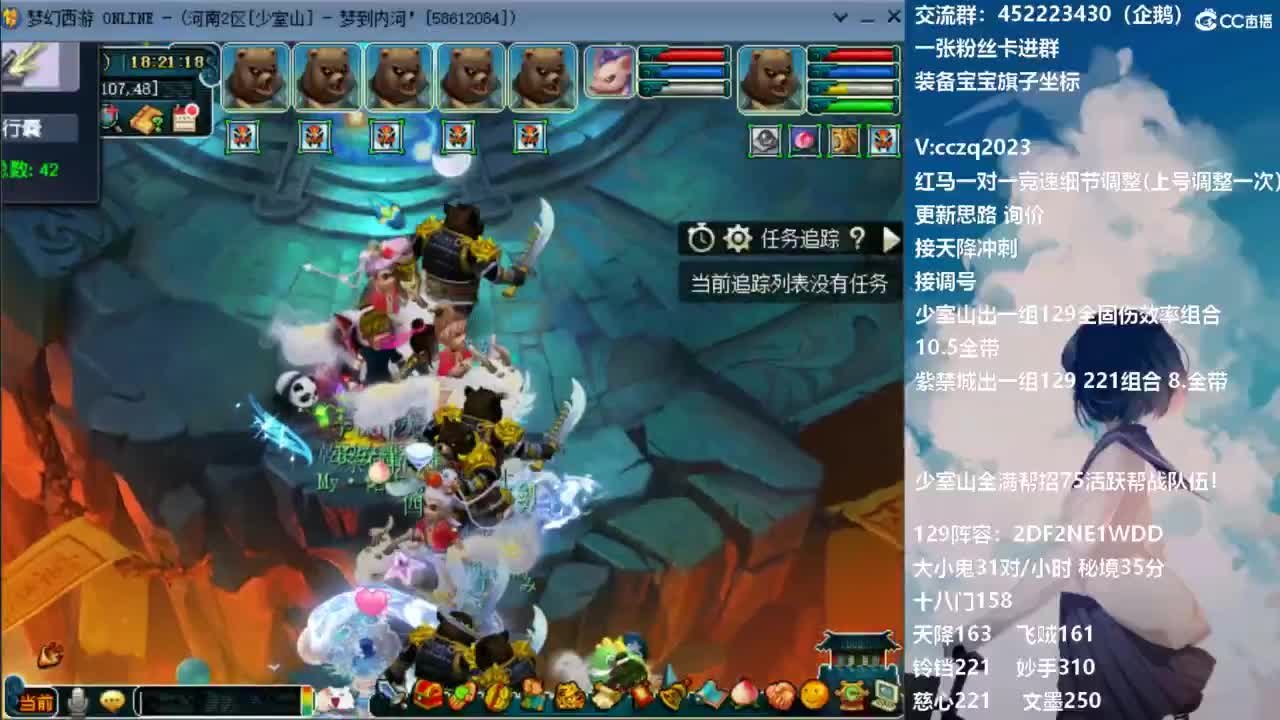Click the question mark help button on task tracker
Viewport: 1280px width, 720px height.
(857, 240)
